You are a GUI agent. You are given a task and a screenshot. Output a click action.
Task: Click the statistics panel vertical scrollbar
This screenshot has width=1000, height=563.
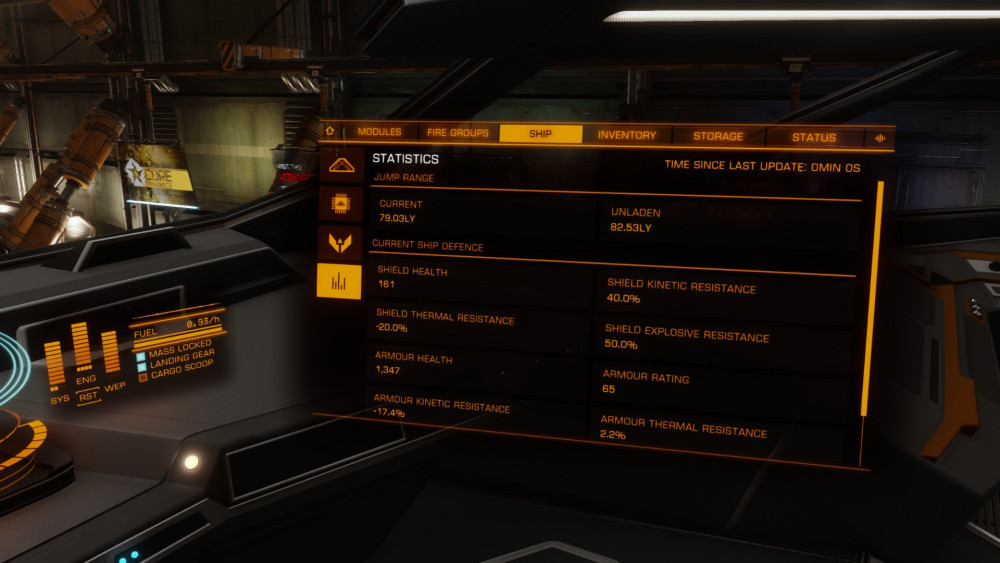[877, 298]
